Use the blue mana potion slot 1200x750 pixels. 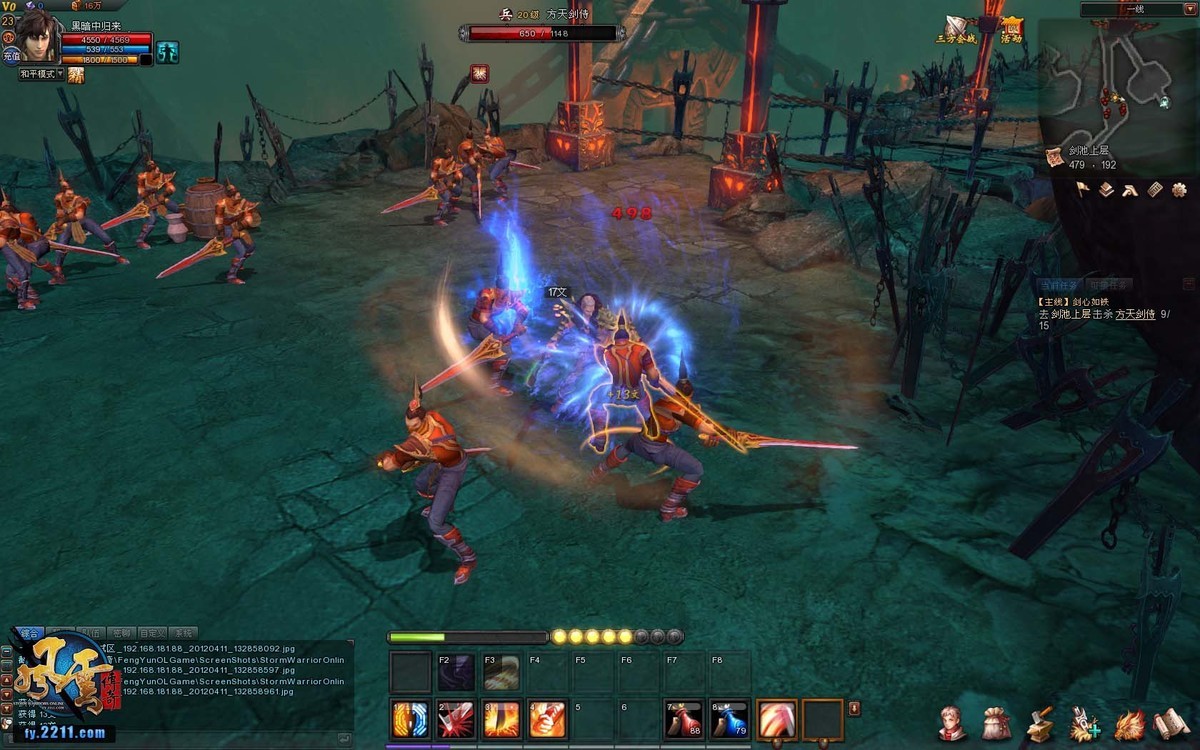tap(730, 719)
